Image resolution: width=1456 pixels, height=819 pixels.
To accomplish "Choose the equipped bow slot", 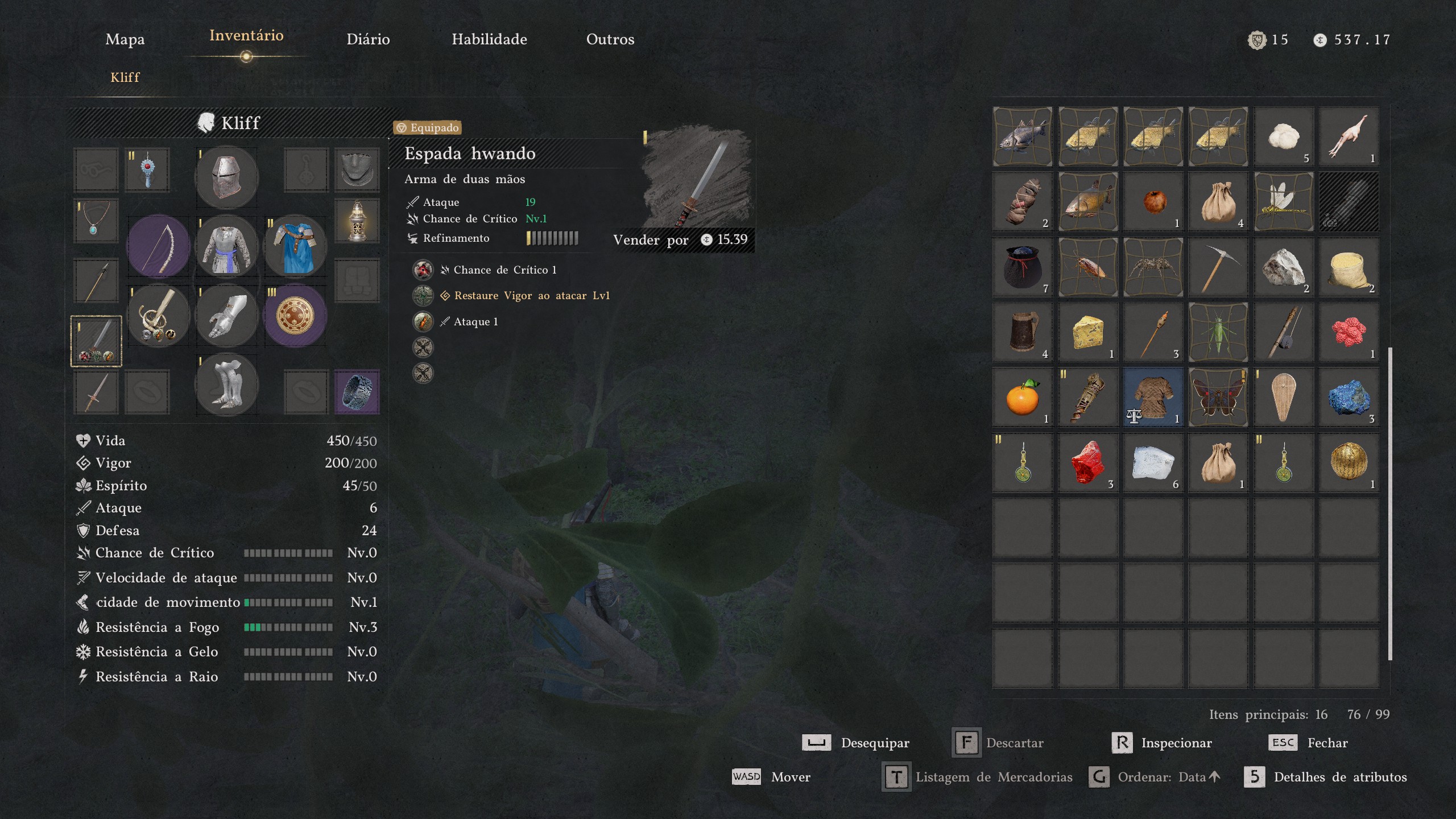I will point(158,247).
